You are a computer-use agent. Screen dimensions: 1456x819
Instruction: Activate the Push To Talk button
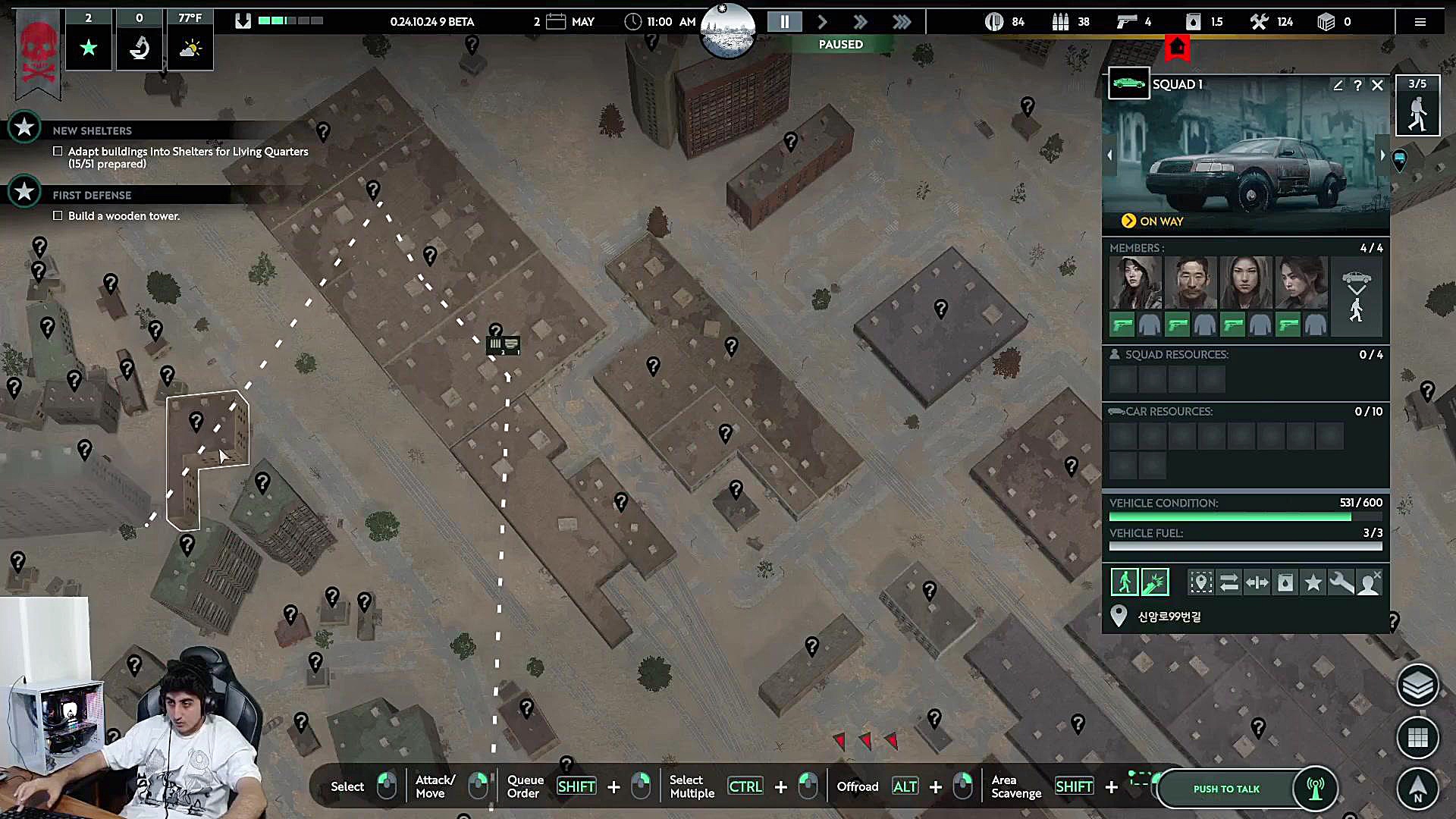pos(1226,789)
